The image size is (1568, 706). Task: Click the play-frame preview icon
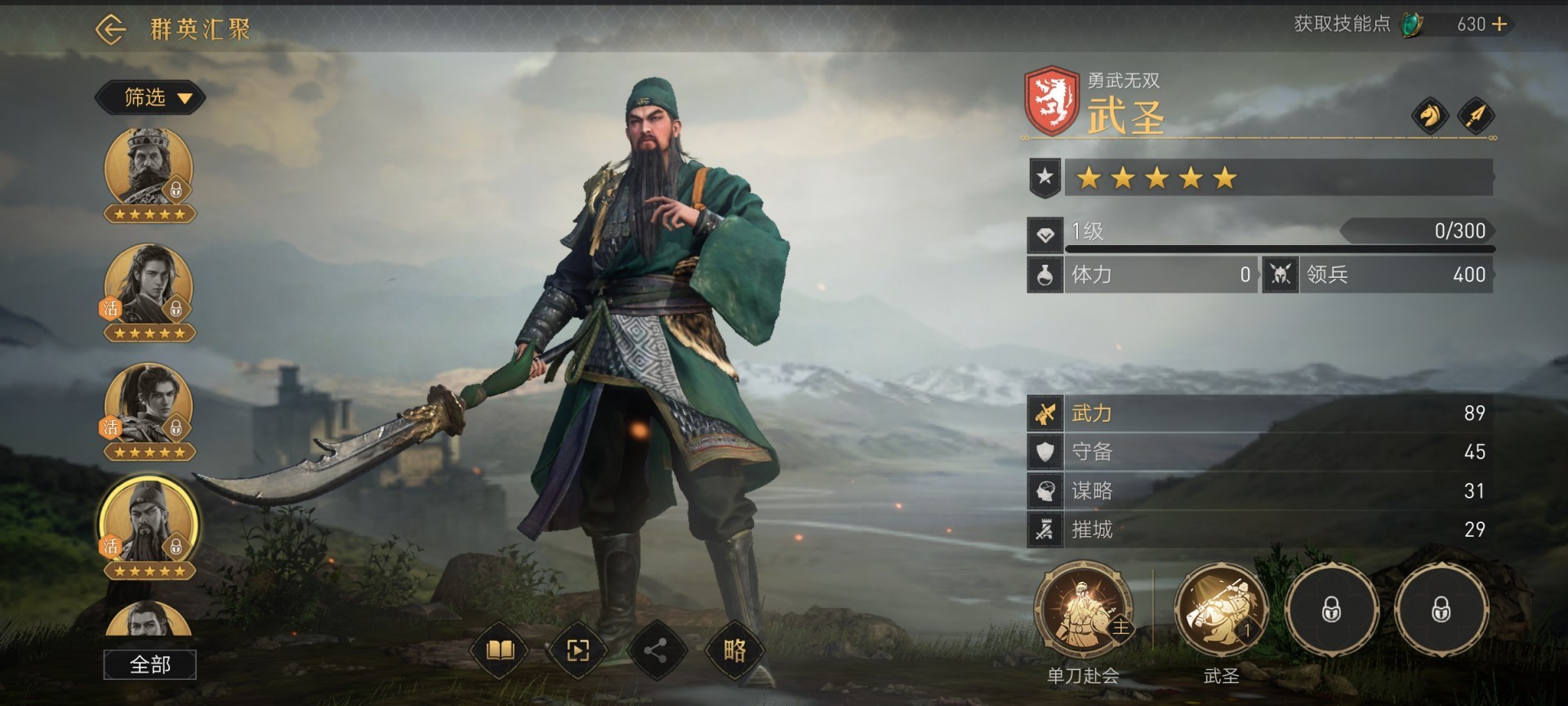[577, 650]
